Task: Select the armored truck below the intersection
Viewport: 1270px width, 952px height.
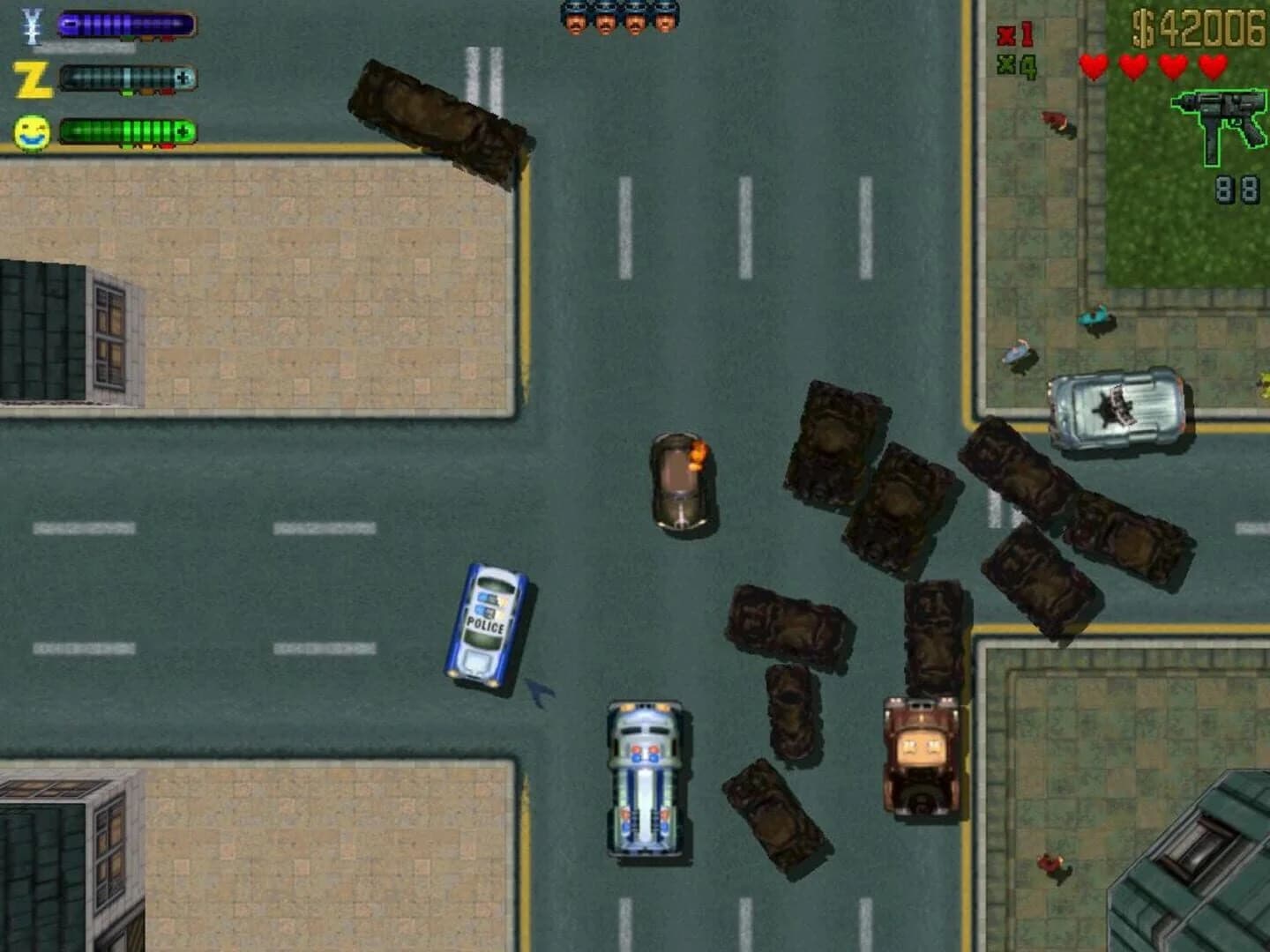Action: pos(644,780)
